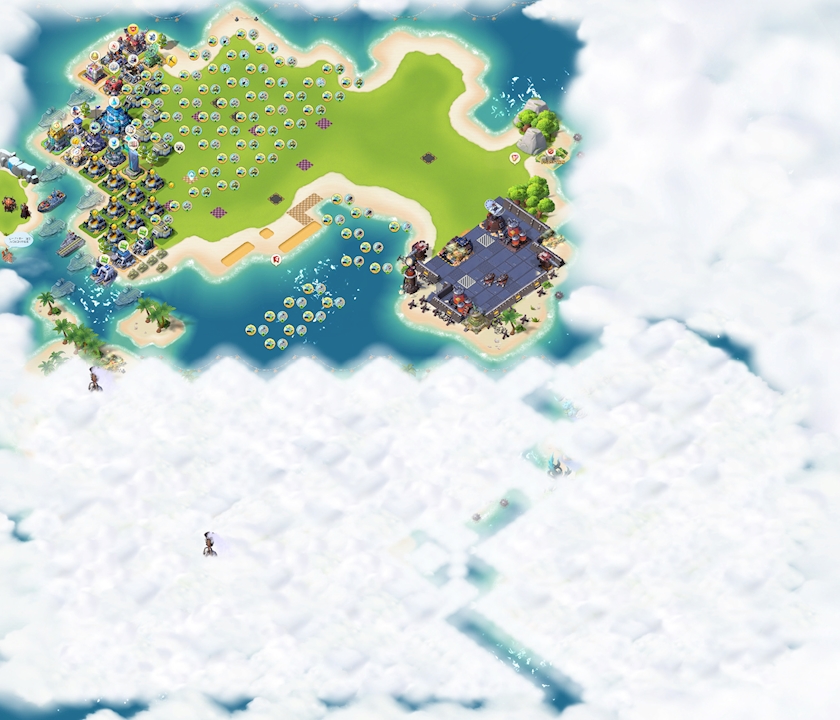Open the speech bubble near the small left island
840x720 pixels.
tap(20, 240)
